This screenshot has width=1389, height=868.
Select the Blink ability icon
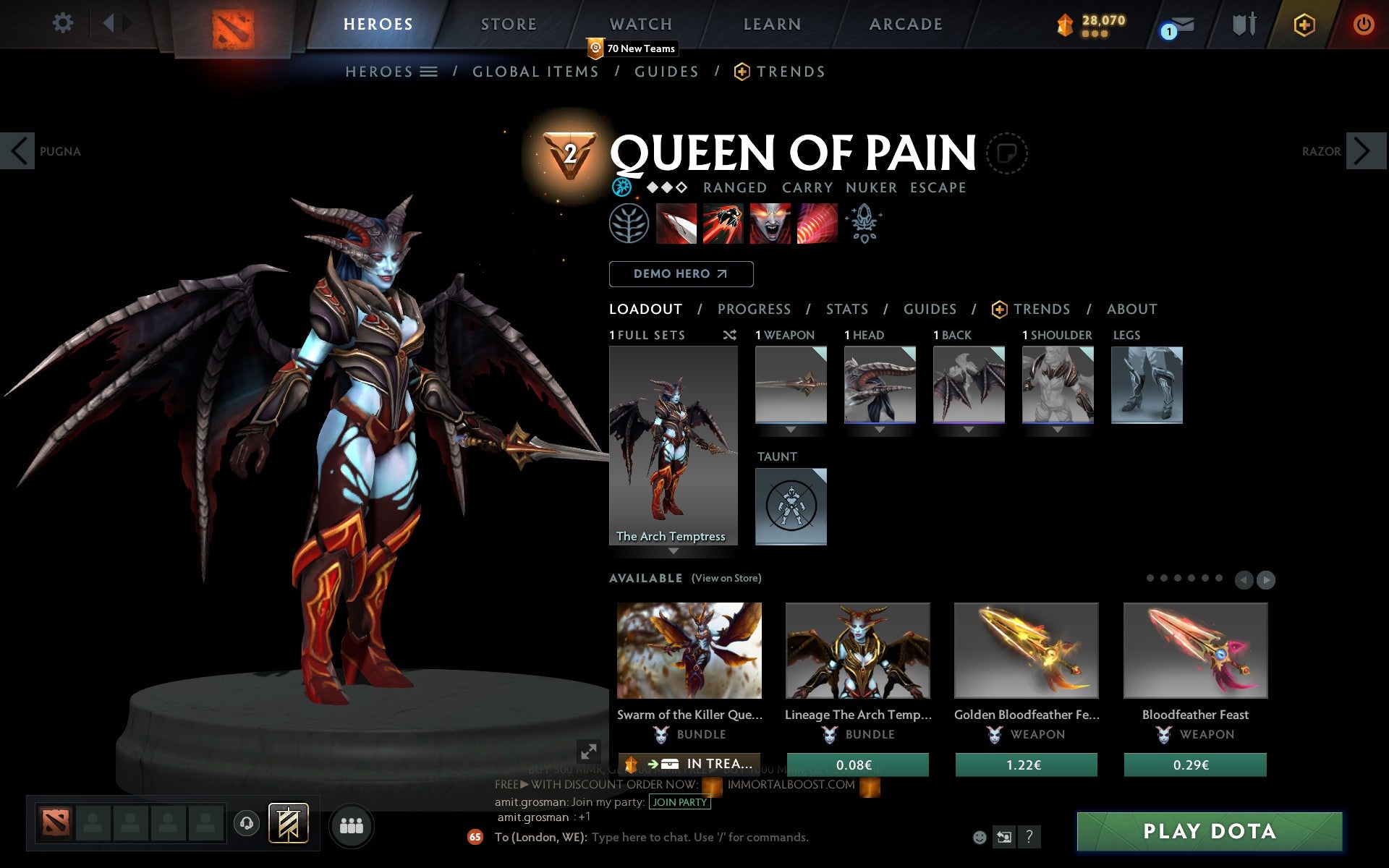click(x=722, y=224)
